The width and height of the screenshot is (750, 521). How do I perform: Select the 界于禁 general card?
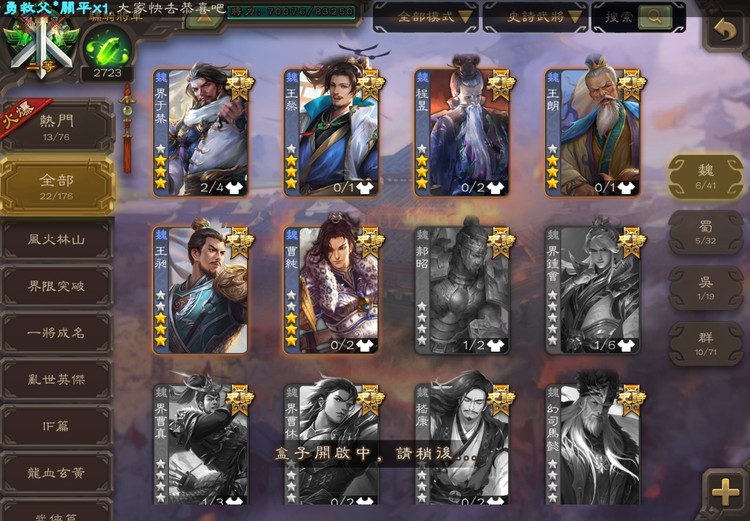[200, 132]
